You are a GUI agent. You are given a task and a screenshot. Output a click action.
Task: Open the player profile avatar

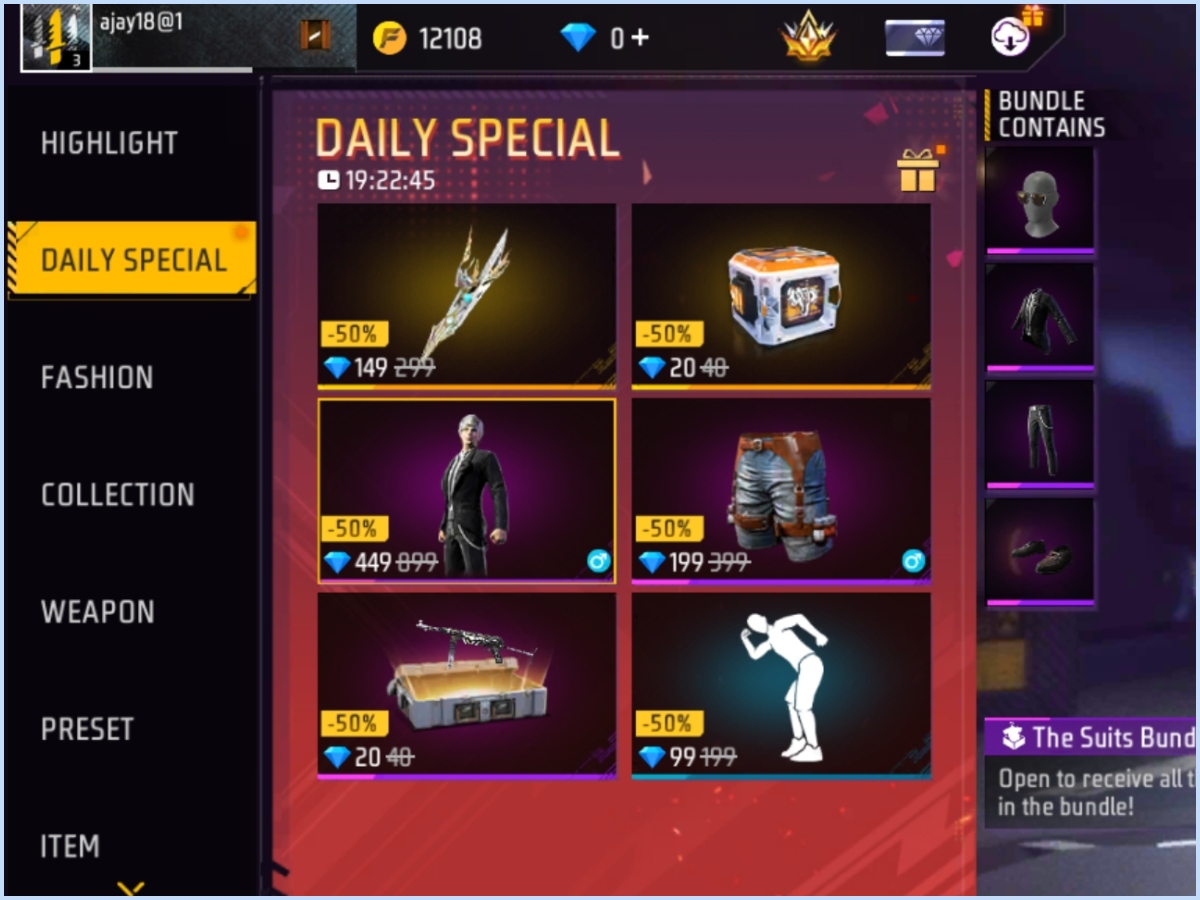[x=57, y=38]
